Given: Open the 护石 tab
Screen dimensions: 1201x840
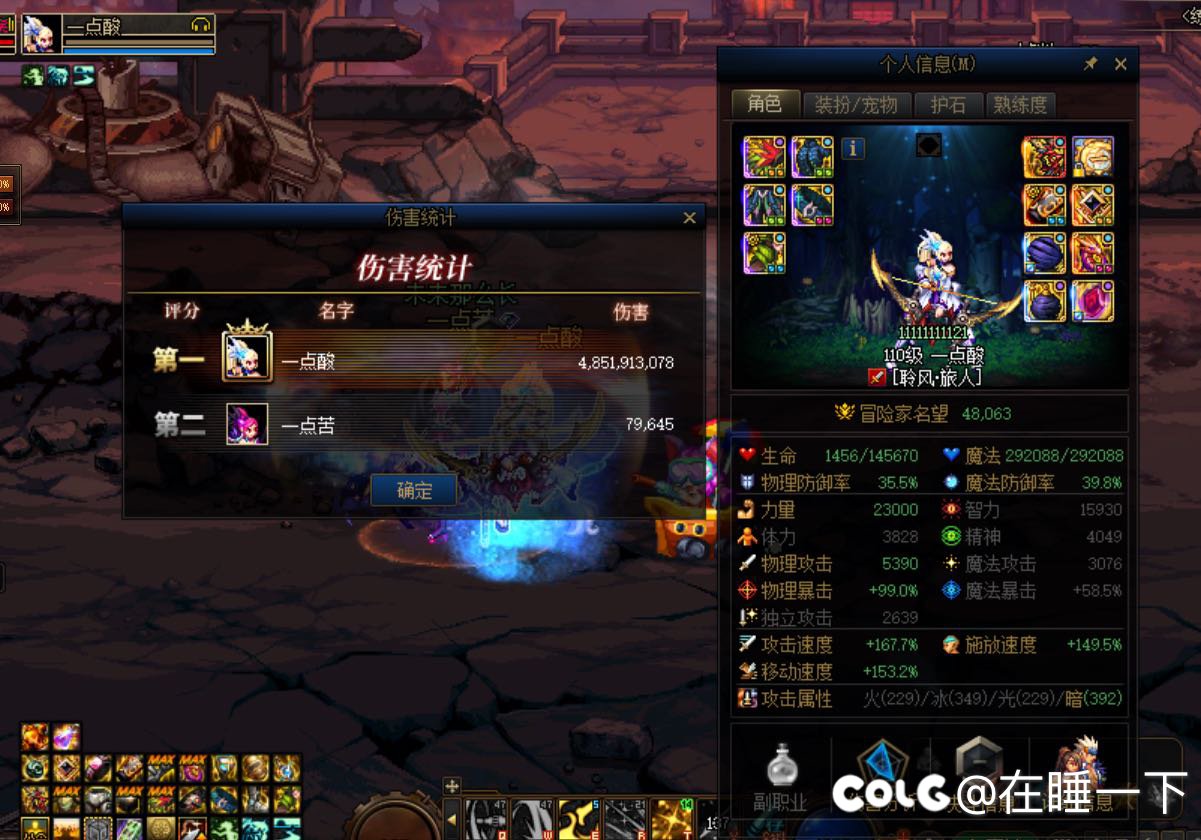Looking at the screenshot, I should [x=948, y=104].
